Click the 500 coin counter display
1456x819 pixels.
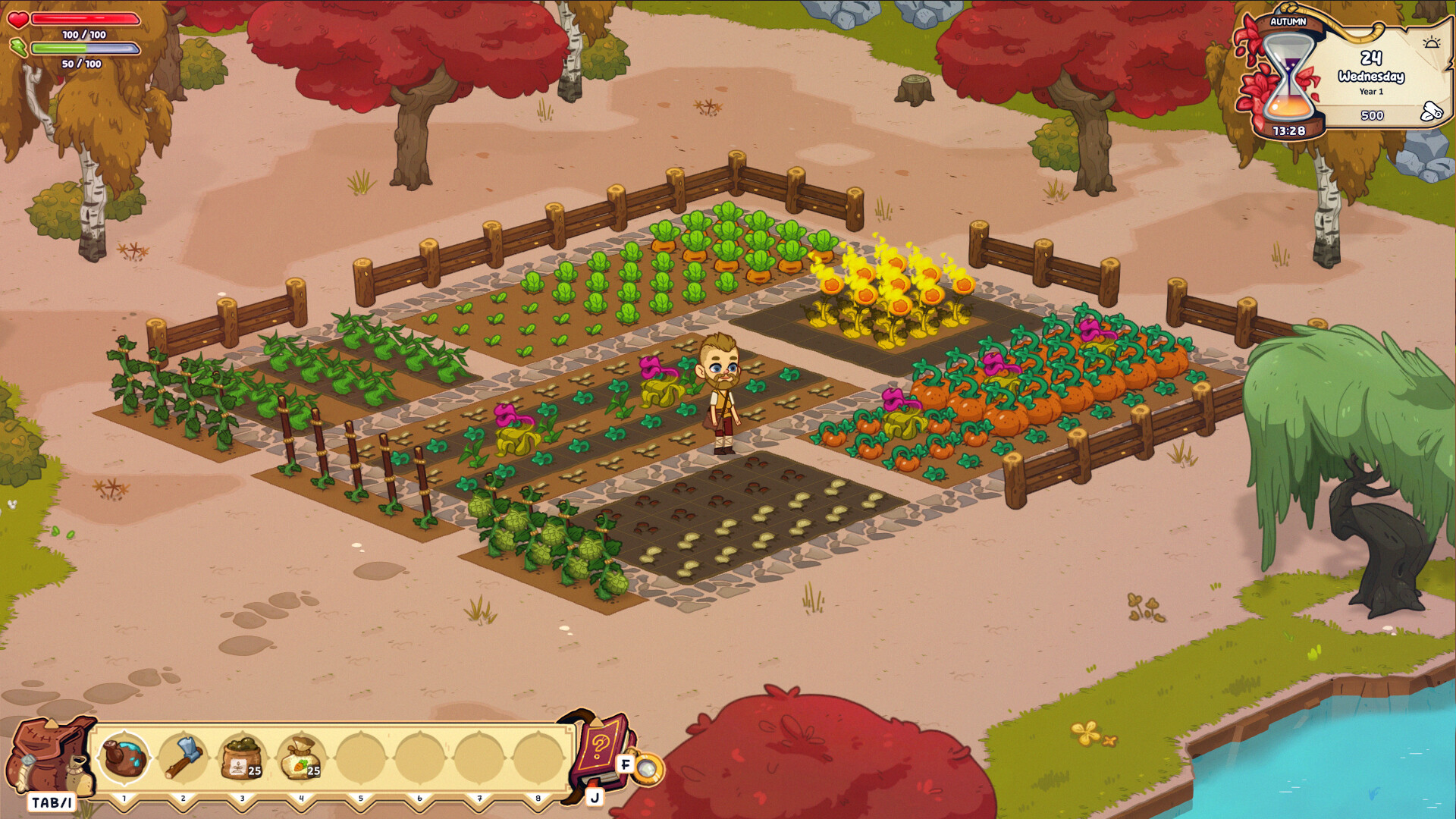tap(1373, 115)
